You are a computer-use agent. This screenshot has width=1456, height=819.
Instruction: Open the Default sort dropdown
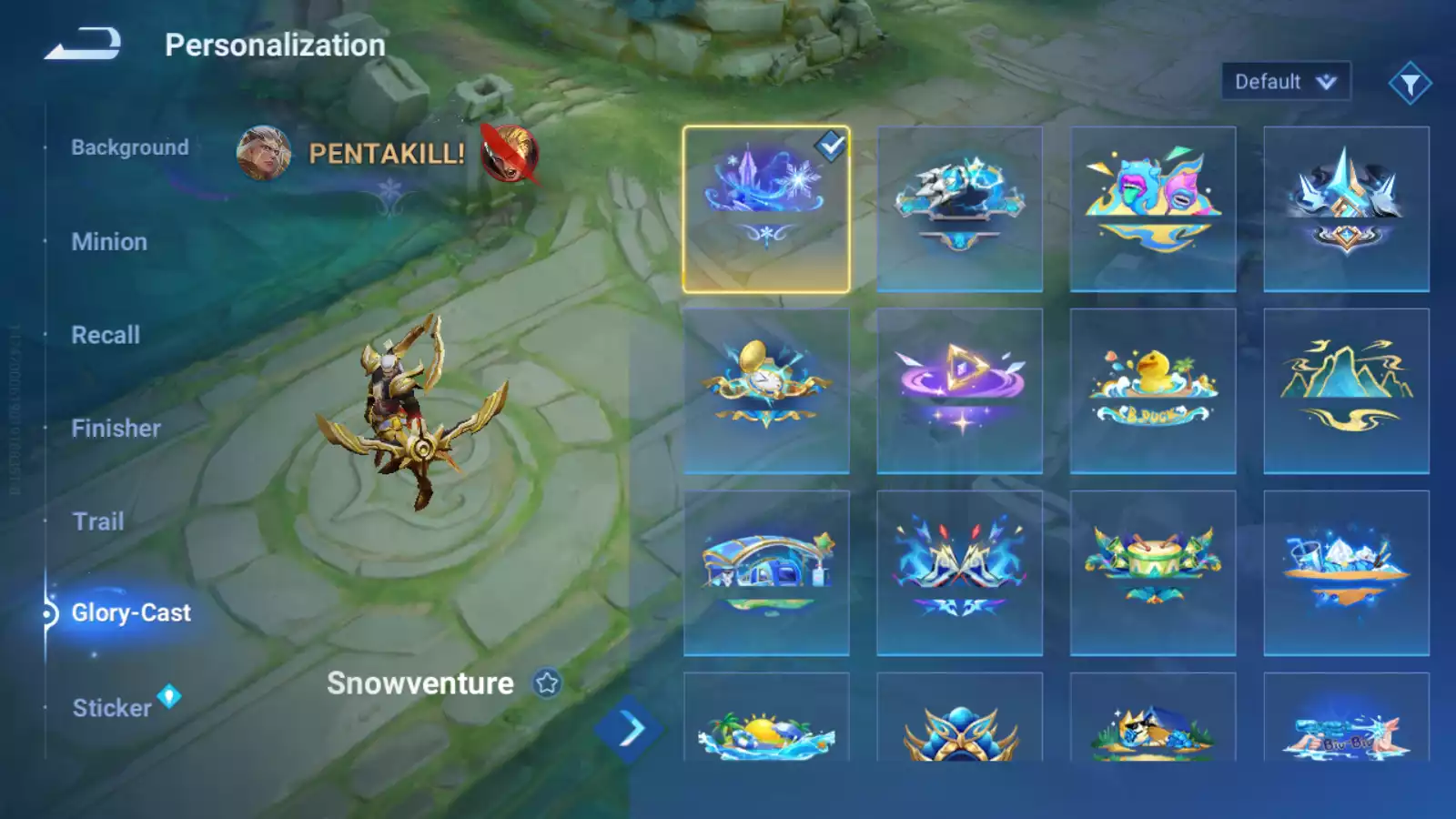1285,82
